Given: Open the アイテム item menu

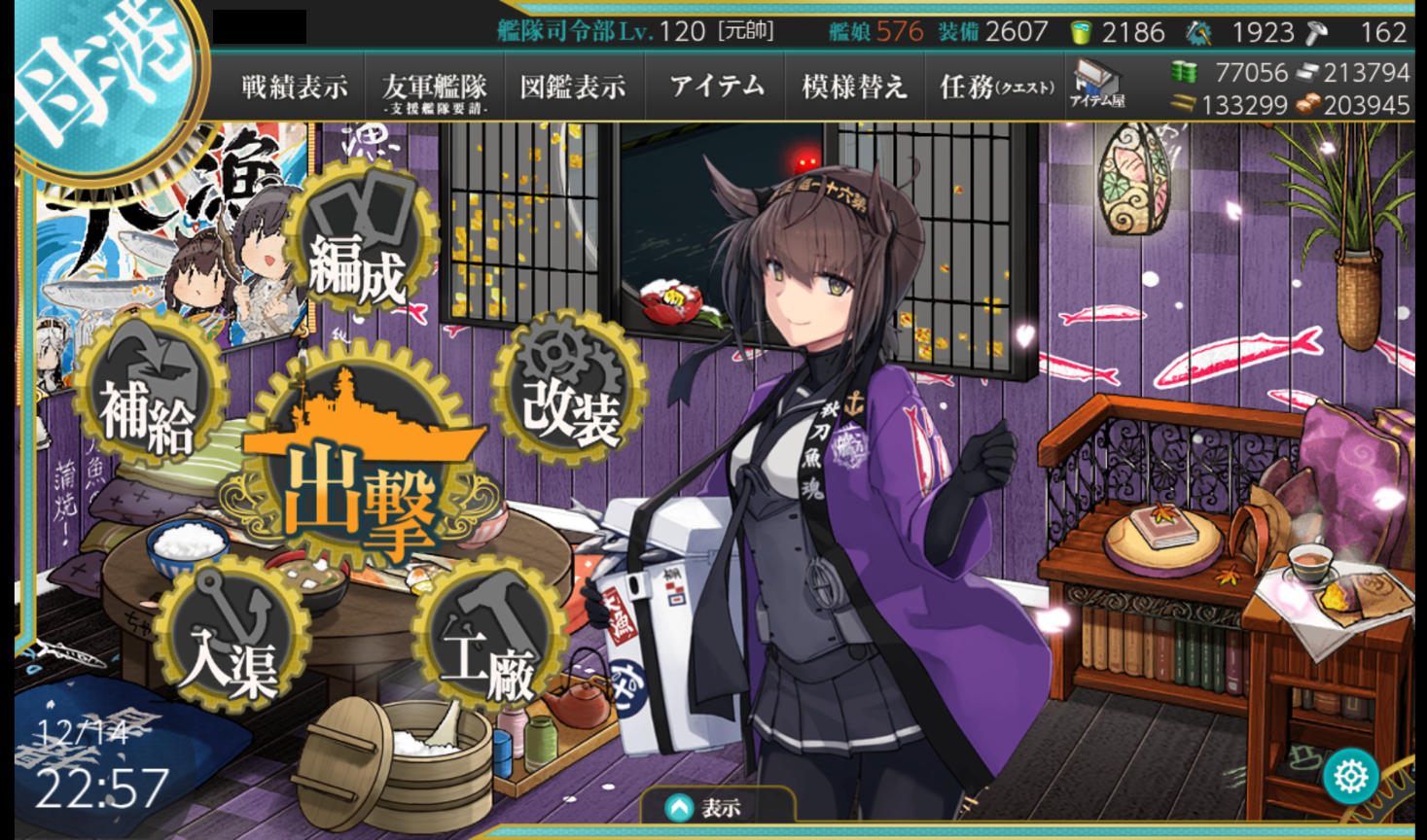Looking at the screenshot, I should [717, 87].
